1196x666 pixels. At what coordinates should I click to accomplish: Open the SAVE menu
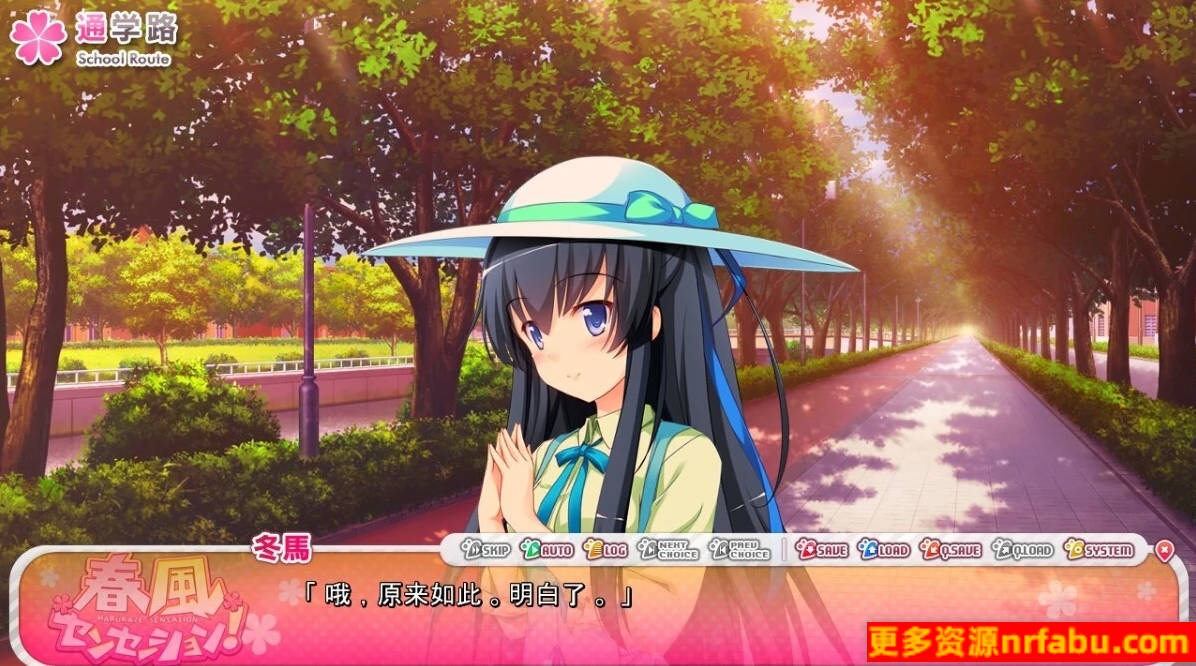(x=822, y=550)
